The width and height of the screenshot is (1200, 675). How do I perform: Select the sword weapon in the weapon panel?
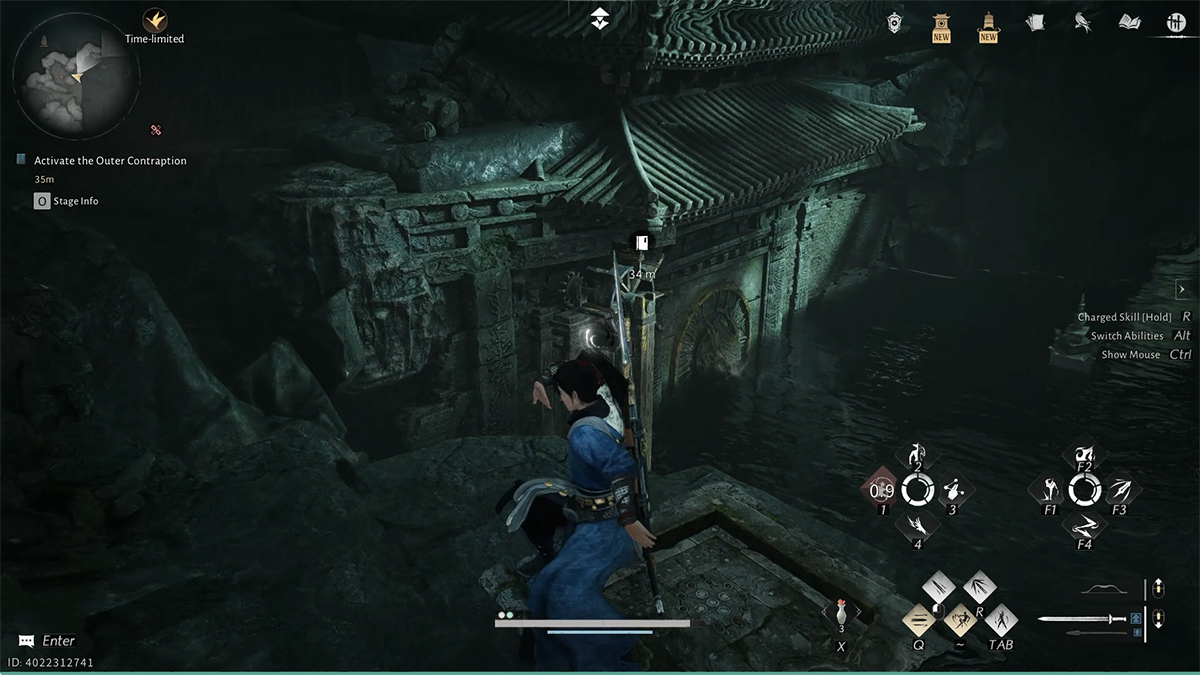[1082, 619]
